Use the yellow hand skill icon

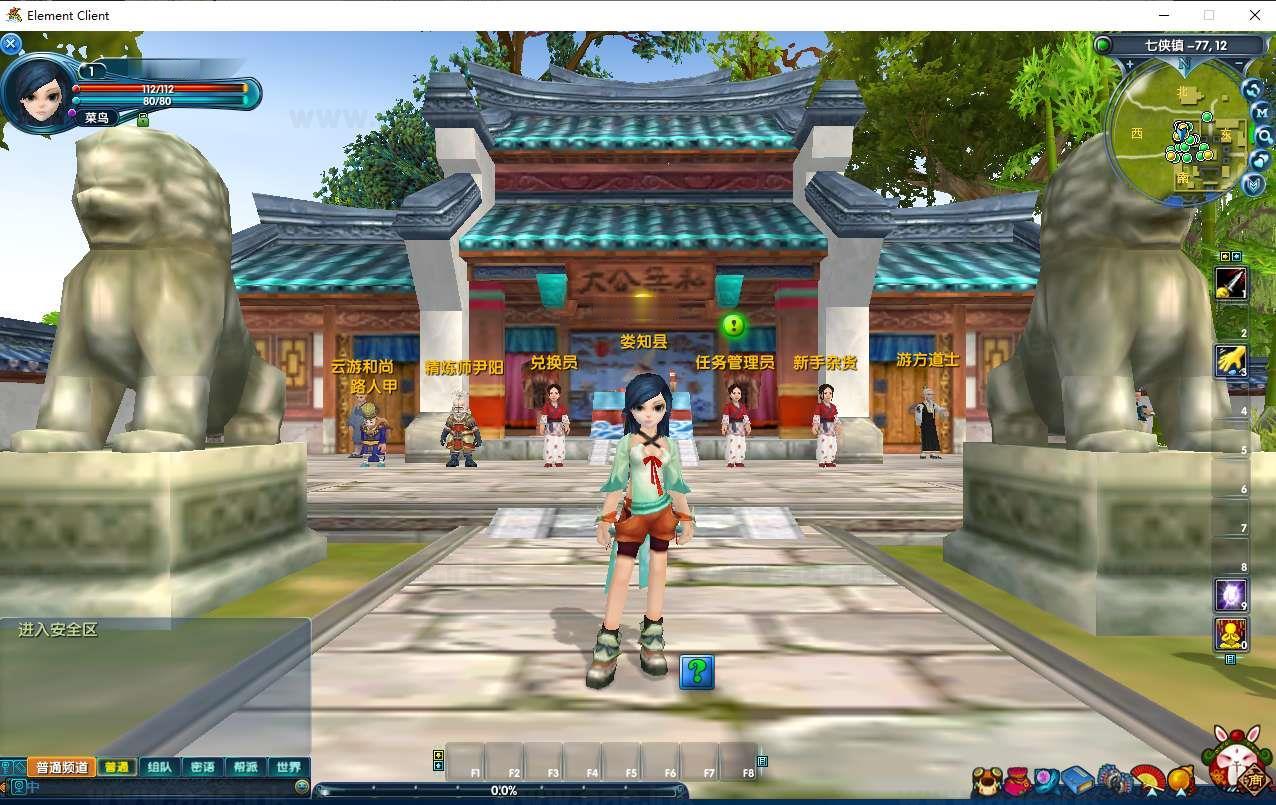pyautogui.click(x=1230, y=360)
